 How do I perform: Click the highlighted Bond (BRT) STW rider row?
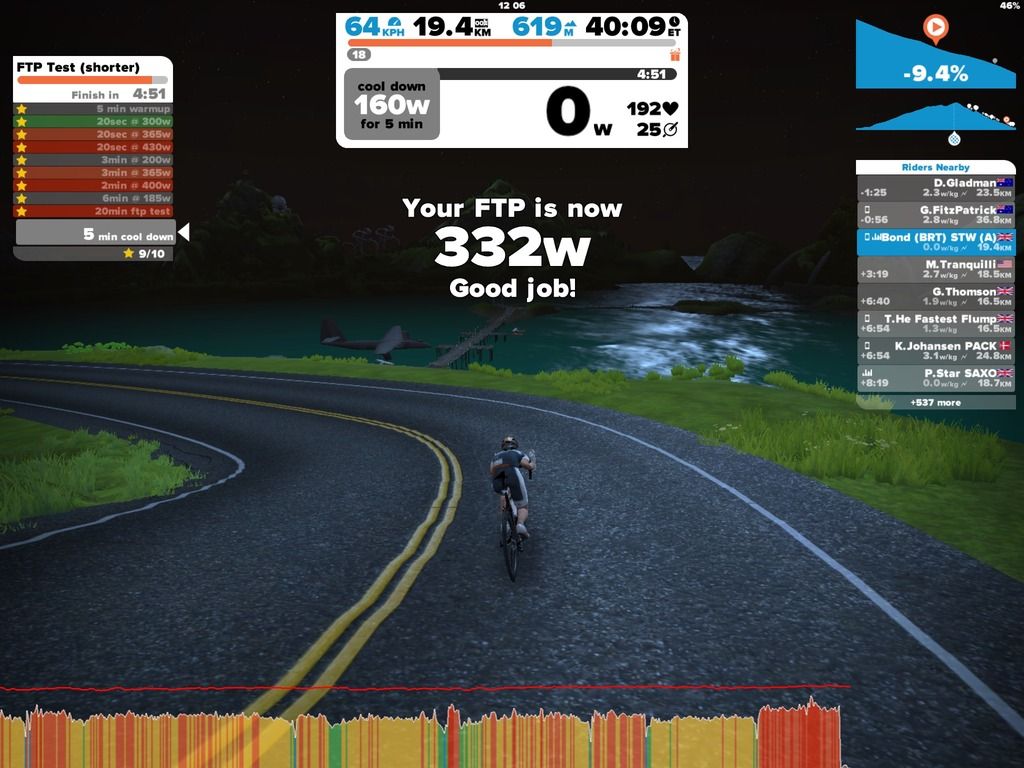[x=935, y=242]
